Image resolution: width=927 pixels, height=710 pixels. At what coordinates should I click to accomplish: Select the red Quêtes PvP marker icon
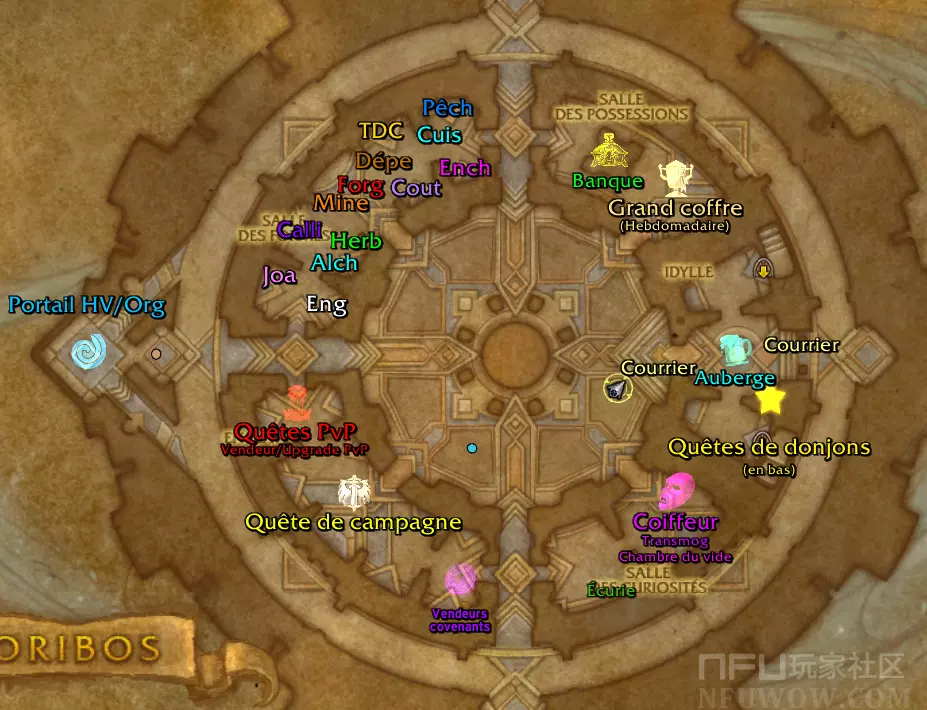point(296,402)
